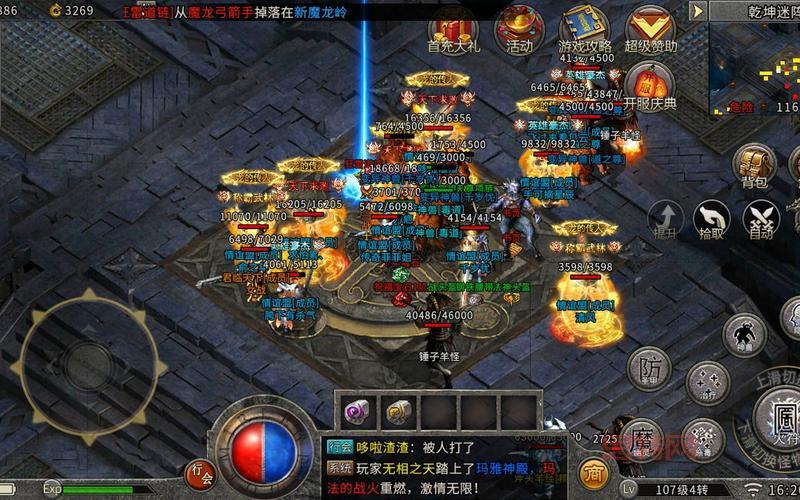Select the gold scroll in the hotbar
Image resolution: width=800 pixels, height=500 pixels.
(398, 411)
